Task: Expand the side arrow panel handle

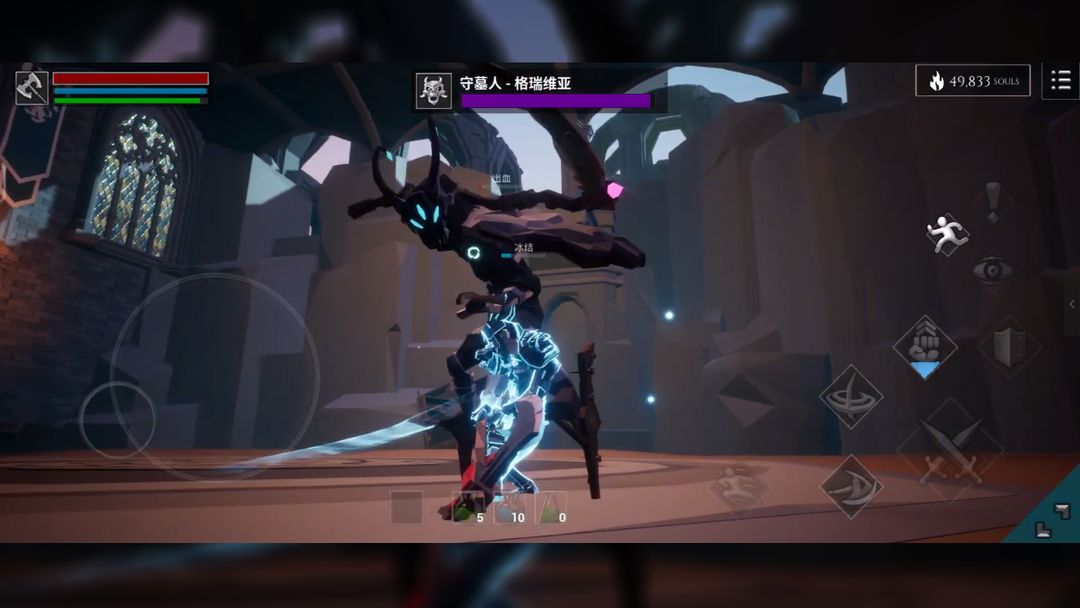Action: pyautogui.click(x=1072, y=305)
